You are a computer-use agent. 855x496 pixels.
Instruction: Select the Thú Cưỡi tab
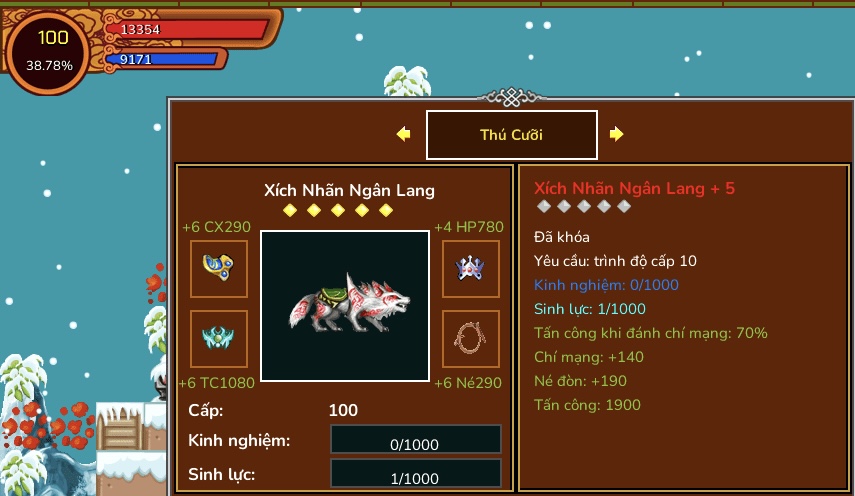pyautogui.click(x=511, y=135)
